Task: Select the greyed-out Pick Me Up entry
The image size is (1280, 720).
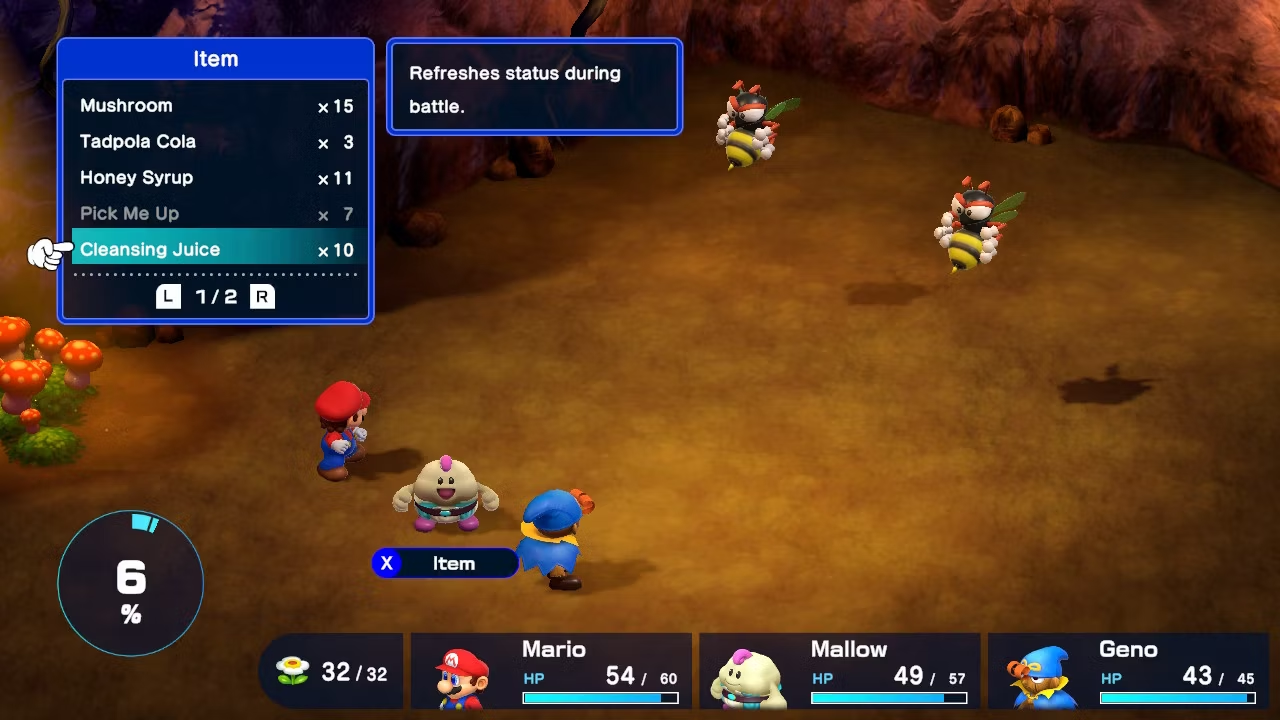Action: pyautogui.click(x=215, y=214)
